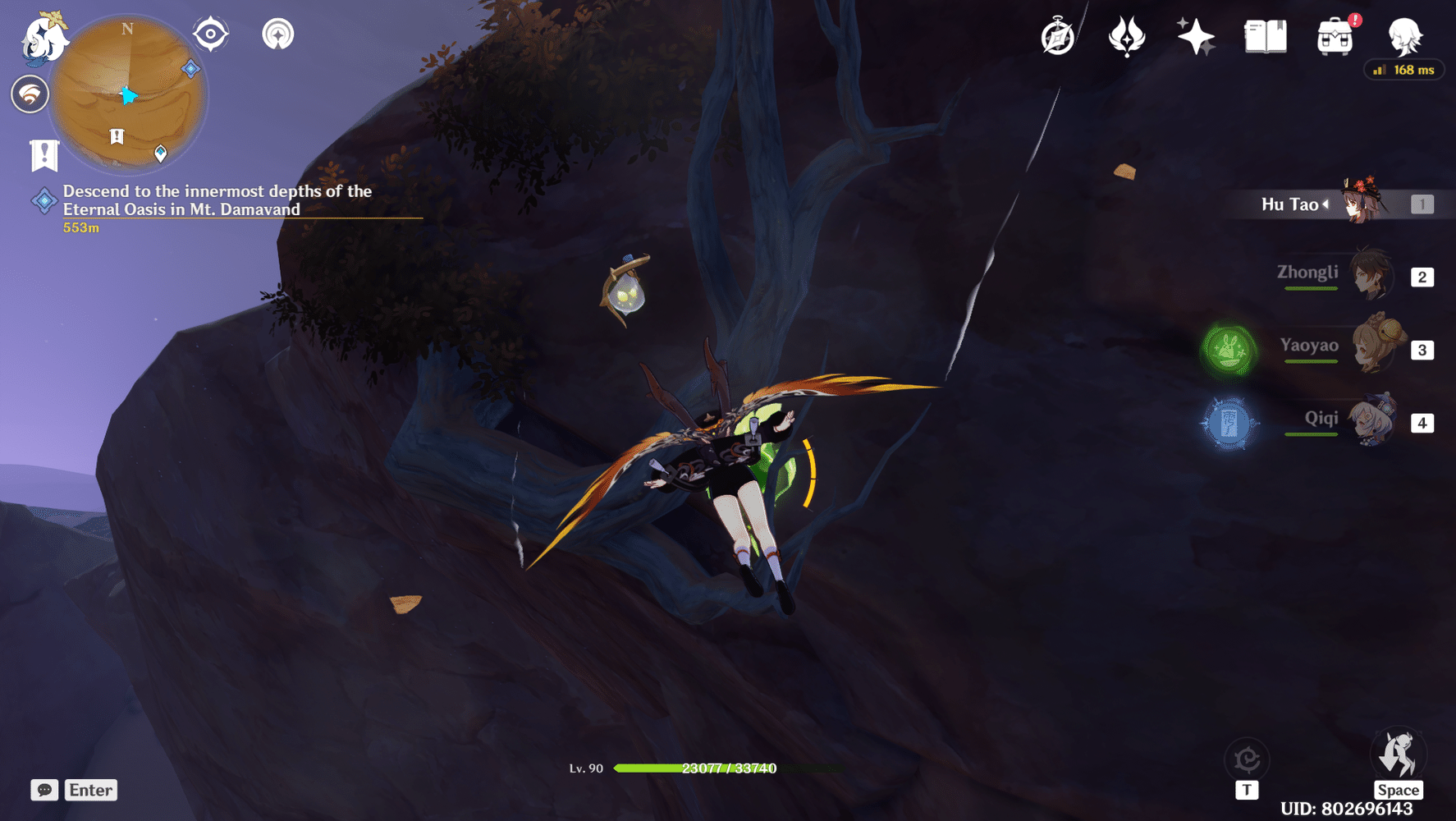Click the wifi signal icon beside minimap
Viewport: 1456px width, 821px height.
pyautogui.click(x=30, y=94)
